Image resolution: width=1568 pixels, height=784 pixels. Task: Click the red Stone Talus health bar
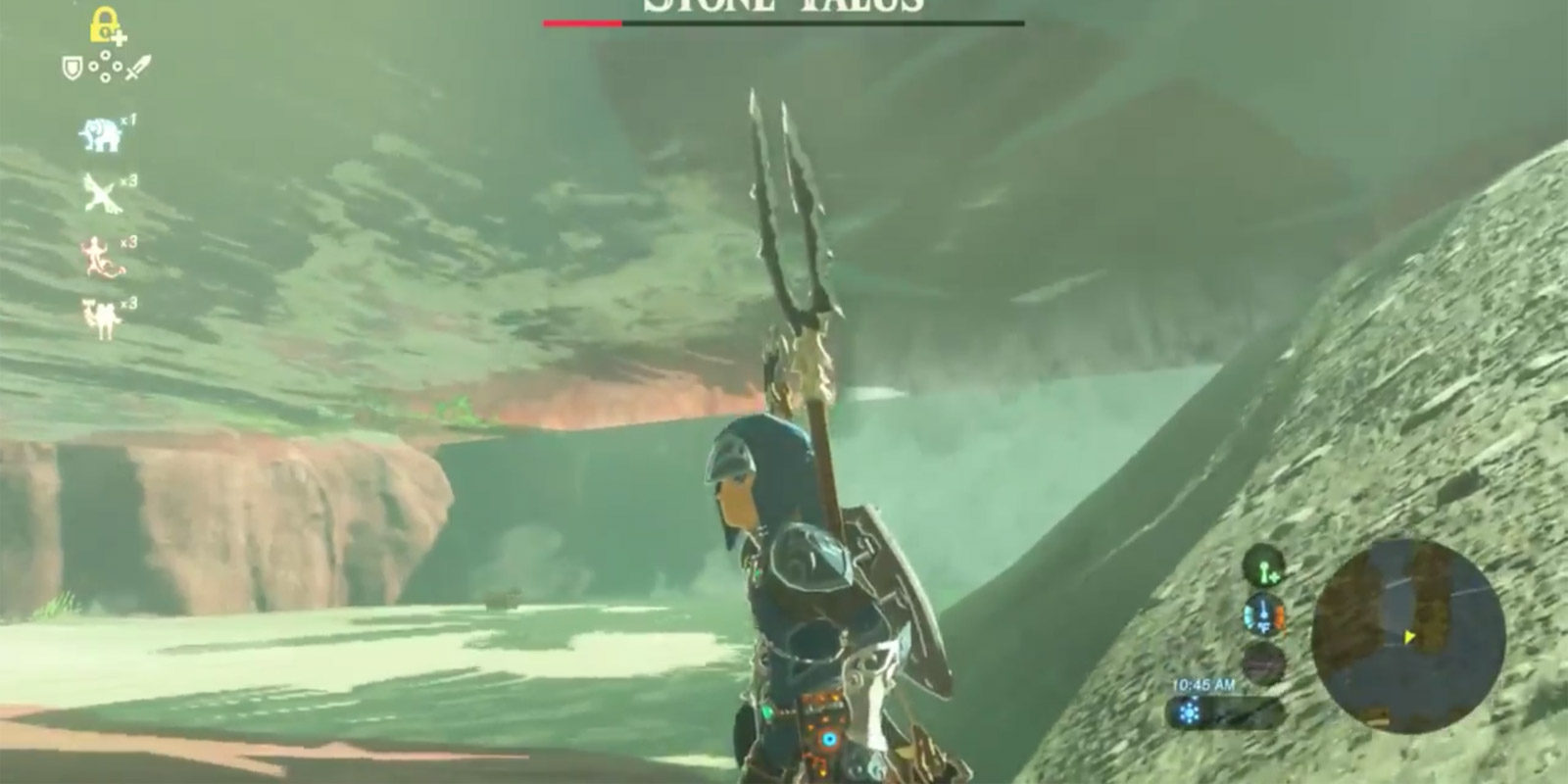pyautogui.click(x=582, y=21)
